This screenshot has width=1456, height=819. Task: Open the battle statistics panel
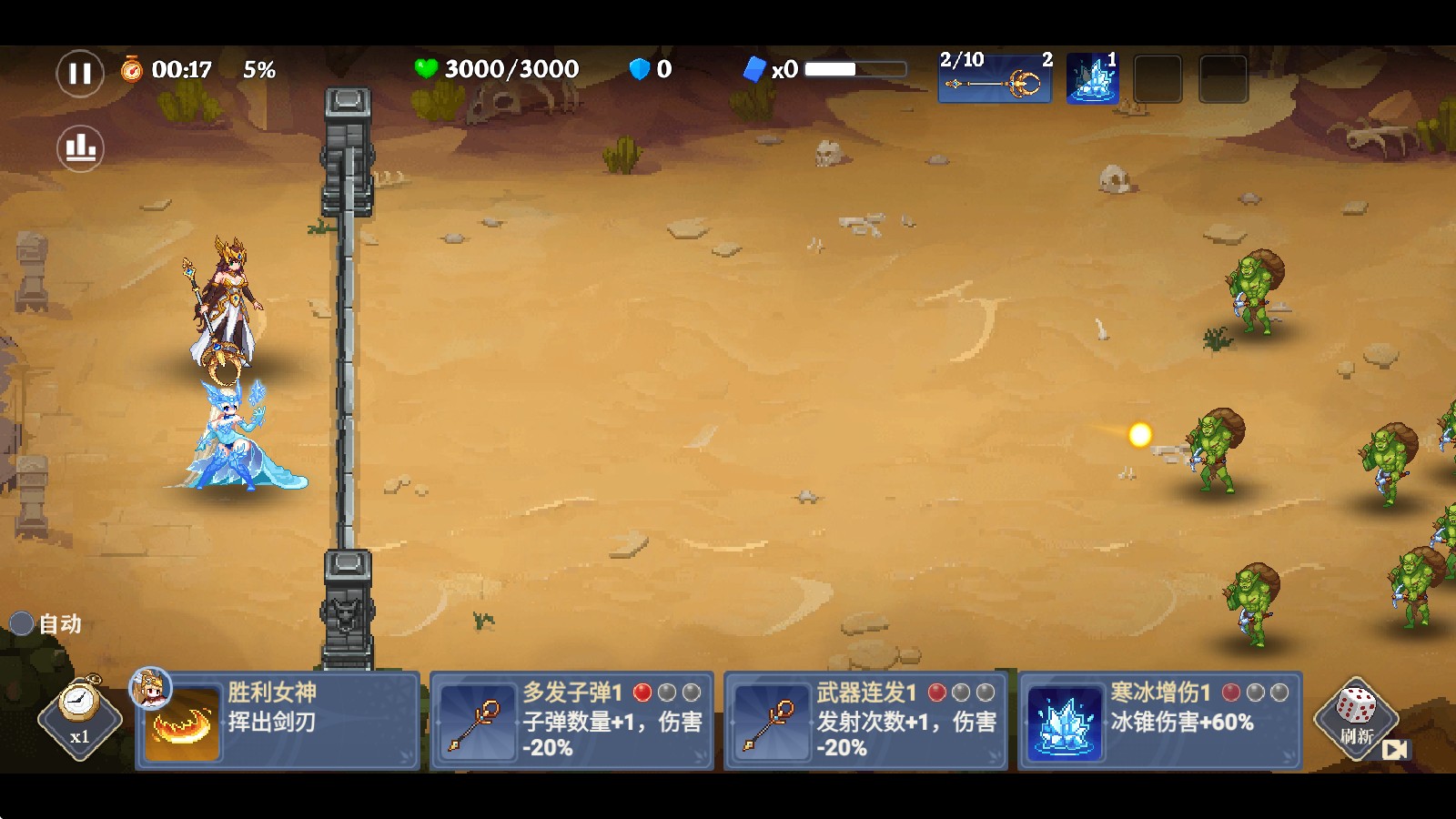(78, 148)
